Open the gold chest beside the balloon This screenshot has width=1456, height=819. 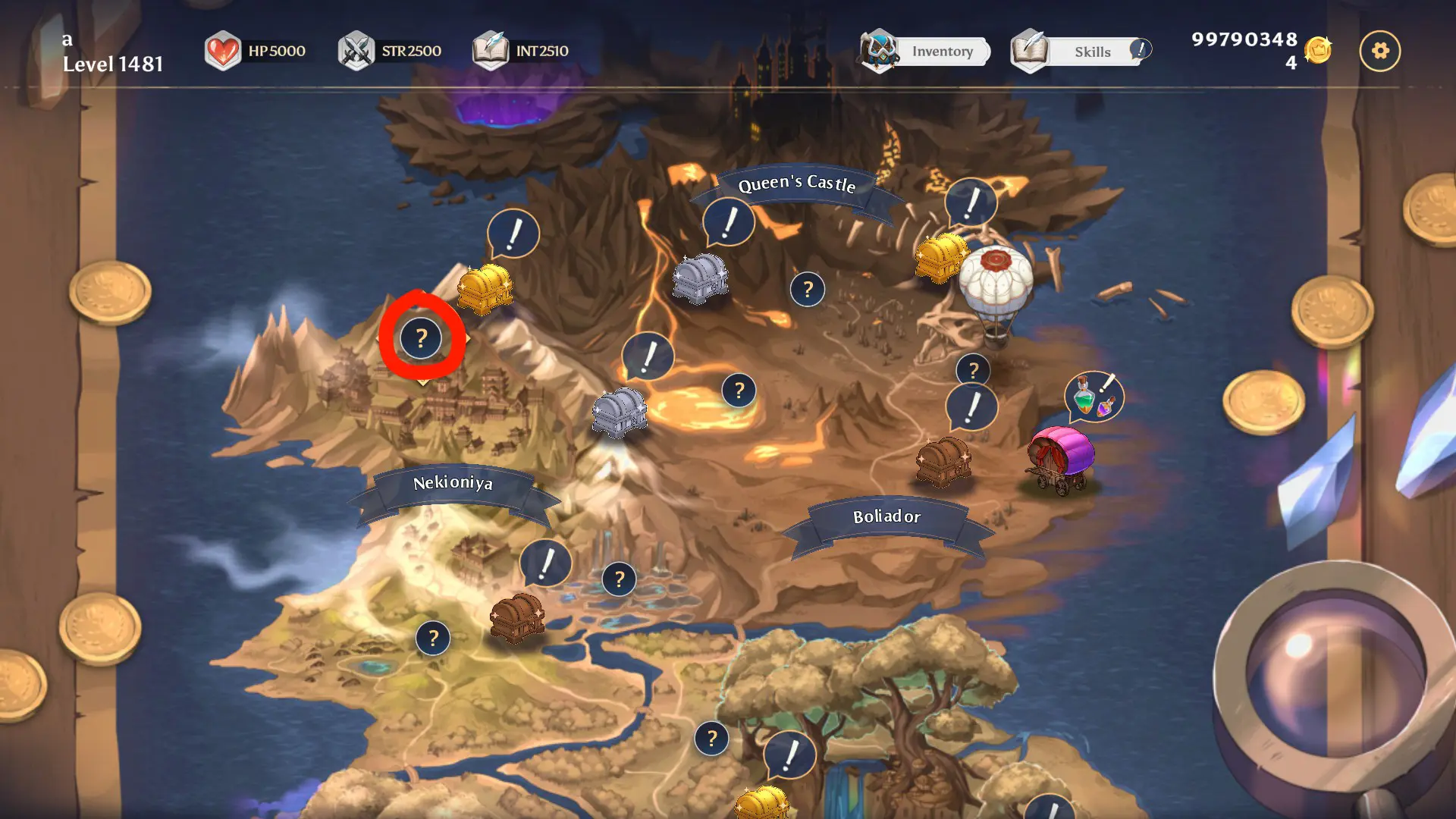(940, 258)
